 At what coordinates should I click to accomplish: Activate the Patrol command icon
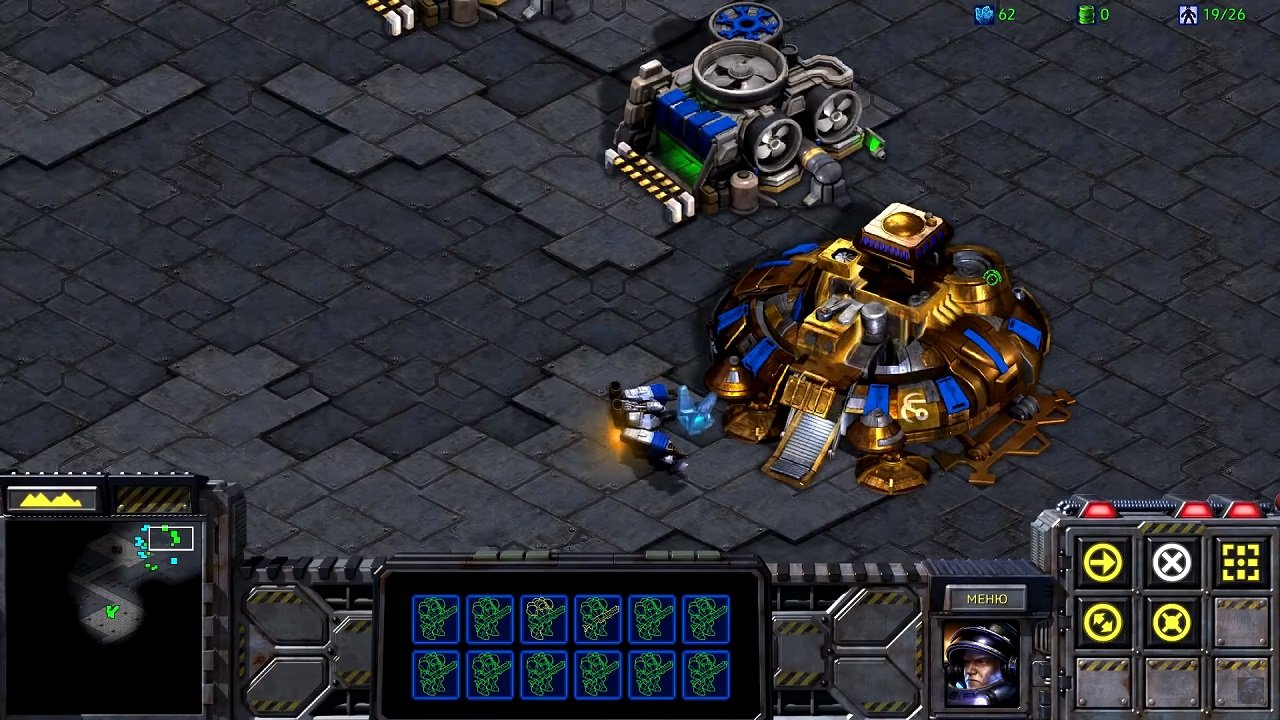click(1103, 622)
